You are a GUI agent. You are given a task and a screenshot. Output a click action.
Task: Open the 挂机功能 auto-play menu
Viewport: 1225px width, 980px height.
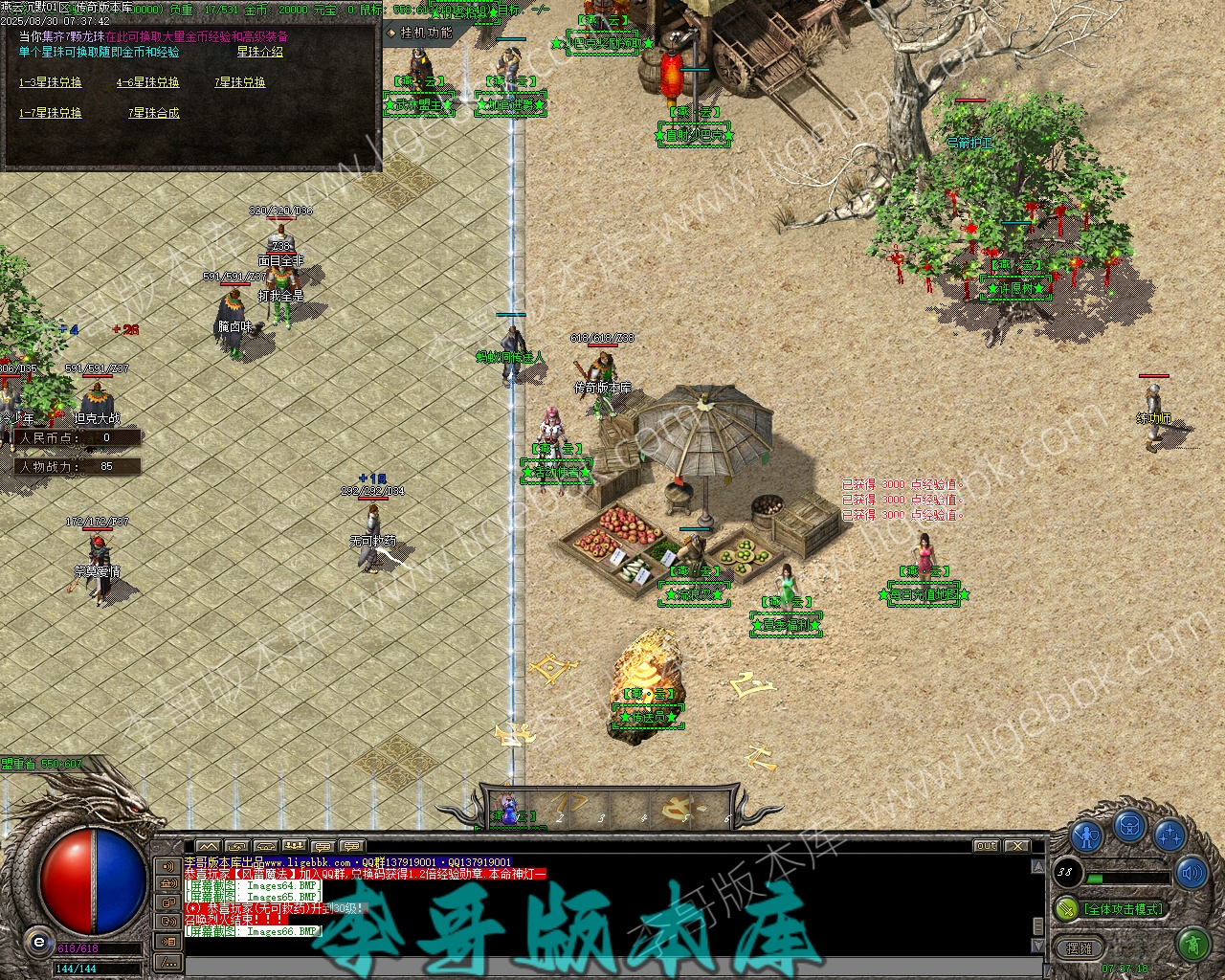click(x=421, y=33)
